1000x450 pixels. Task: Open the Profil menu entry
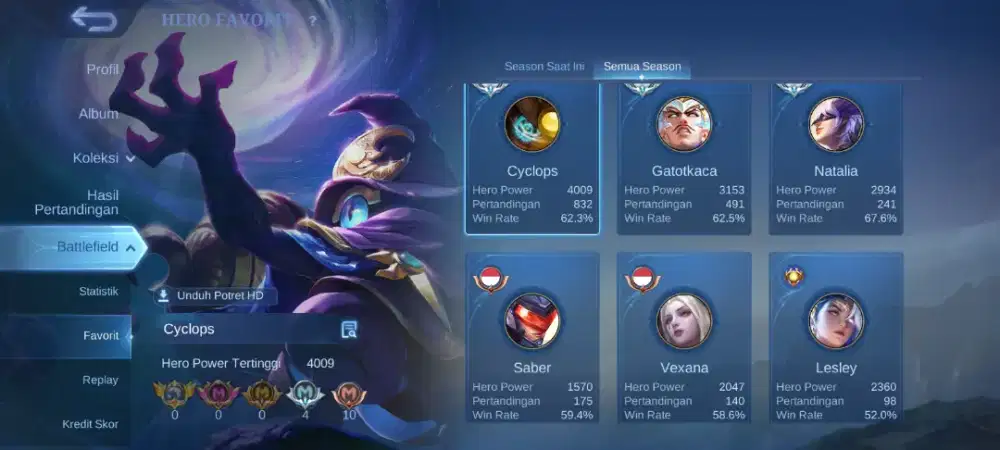click(102, 69)
